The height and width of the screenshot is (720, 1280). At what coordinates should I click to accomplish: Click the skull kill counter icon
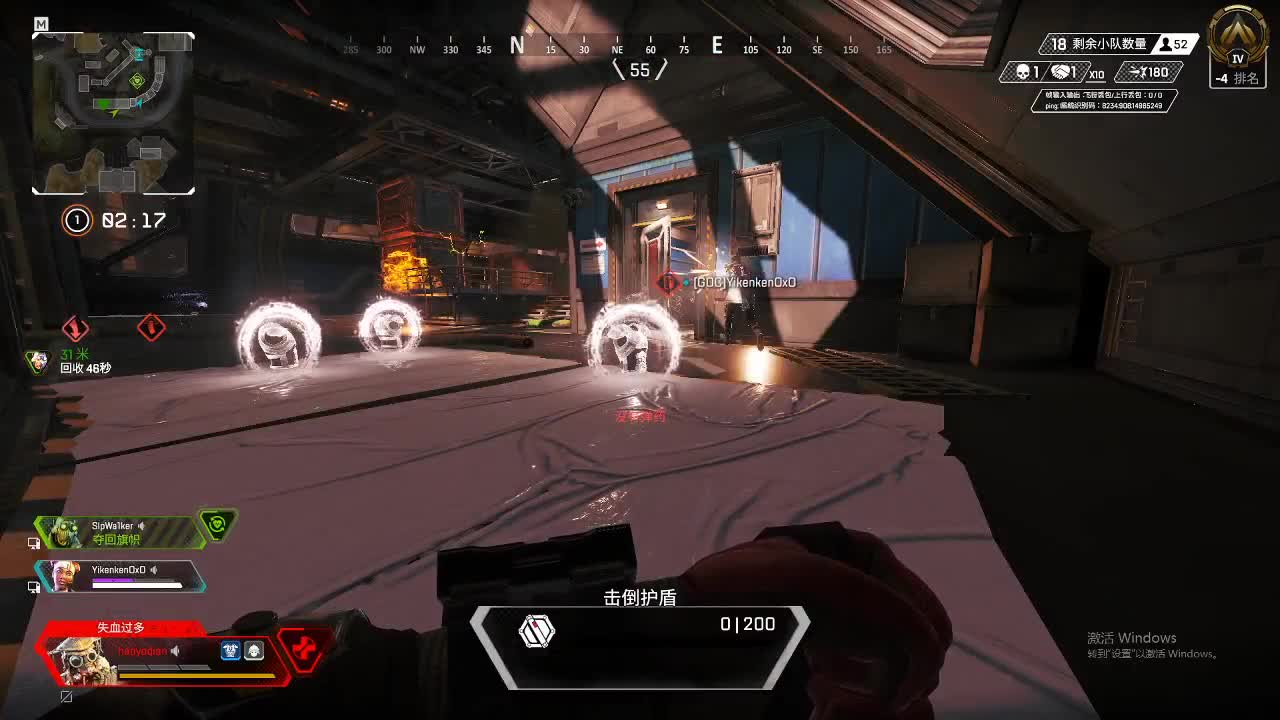coord(1022,73)
